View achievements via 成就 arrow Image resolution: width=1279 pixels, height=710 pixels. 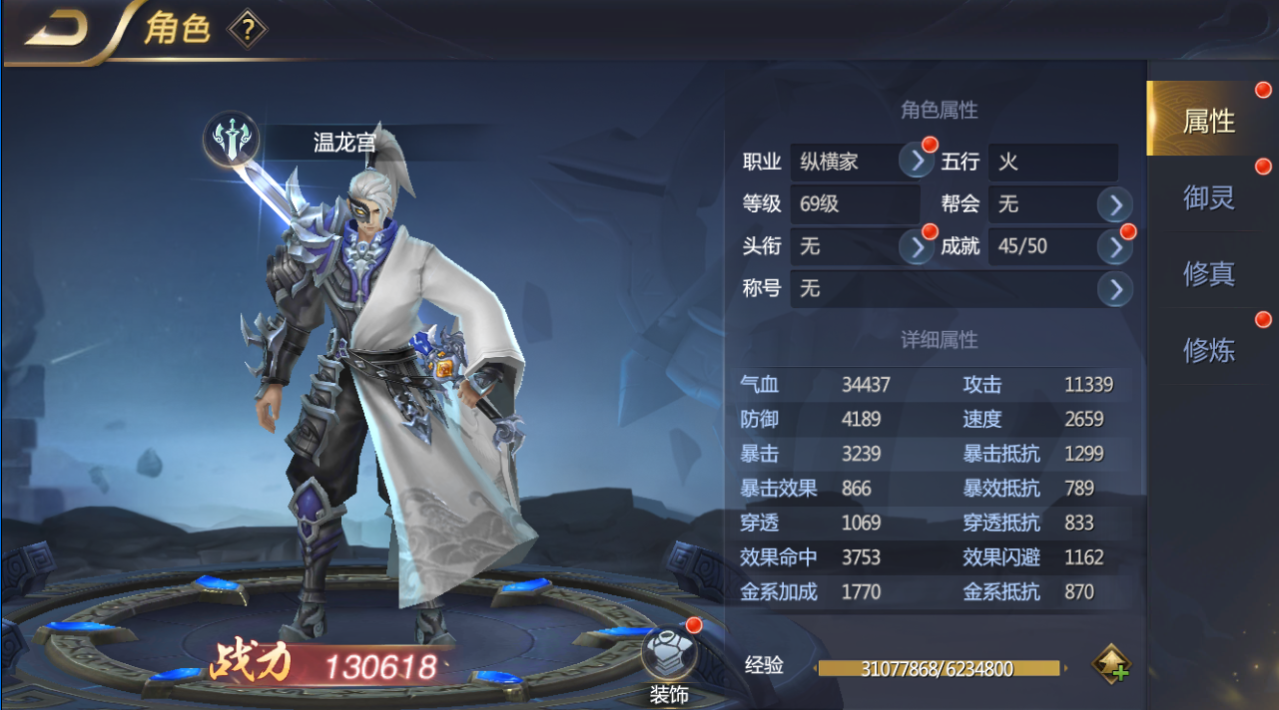pos(1114,247)
